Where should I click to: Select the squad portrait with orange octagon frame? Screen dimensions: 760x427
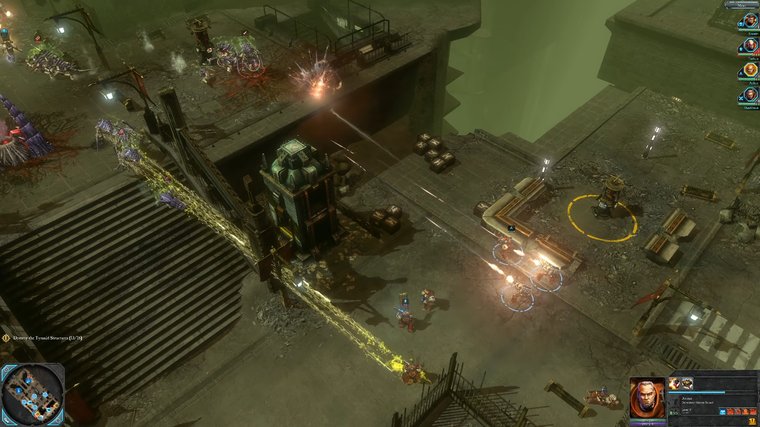point(749,70)
